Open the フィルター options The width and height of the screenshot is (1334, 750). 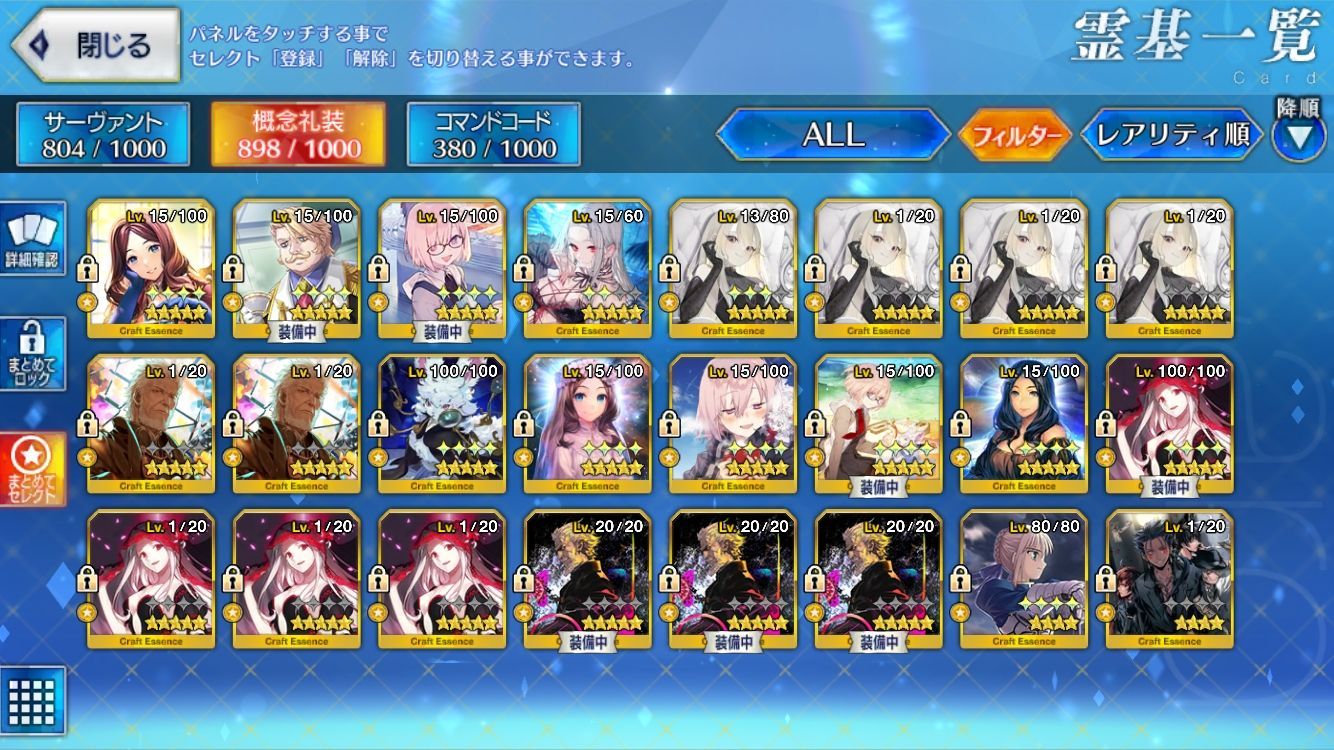(x=1015, y=135)
